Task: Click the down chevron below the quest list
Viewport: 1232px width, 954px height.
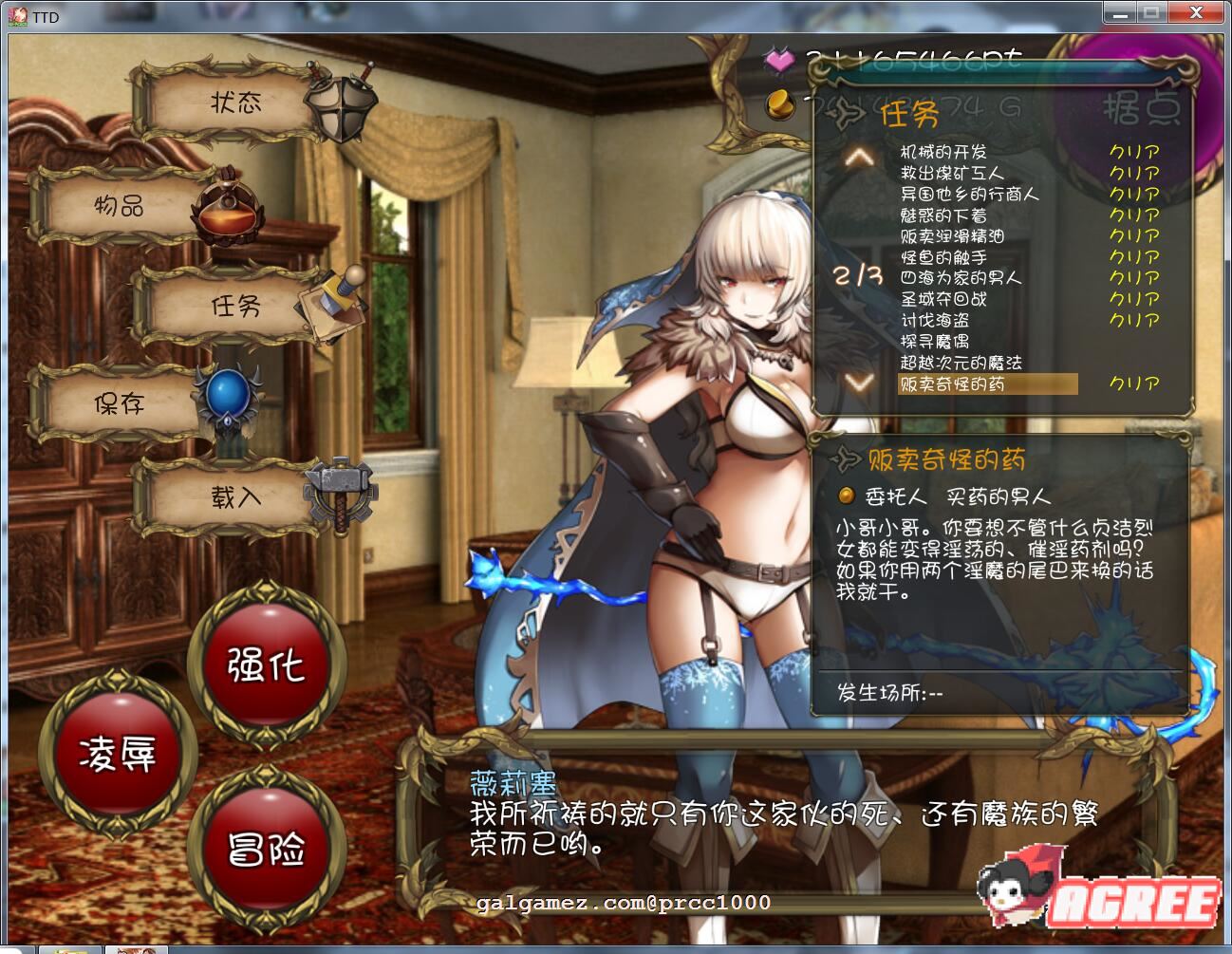Action: 857,383
